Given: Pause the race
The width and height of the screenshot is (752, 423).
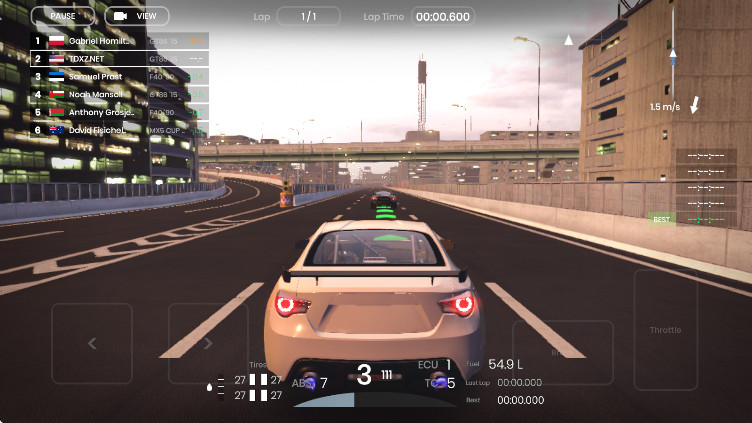Looking at the screenshot, I should click(63, 16).
